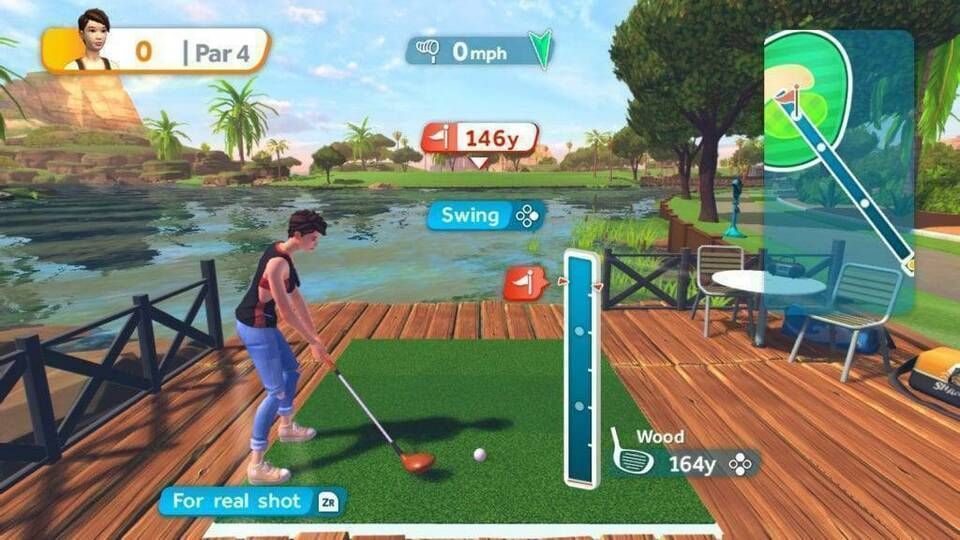Choose the For real shot option
The width and height of the screenshot is (960, 540).
(x=251, y=501)
